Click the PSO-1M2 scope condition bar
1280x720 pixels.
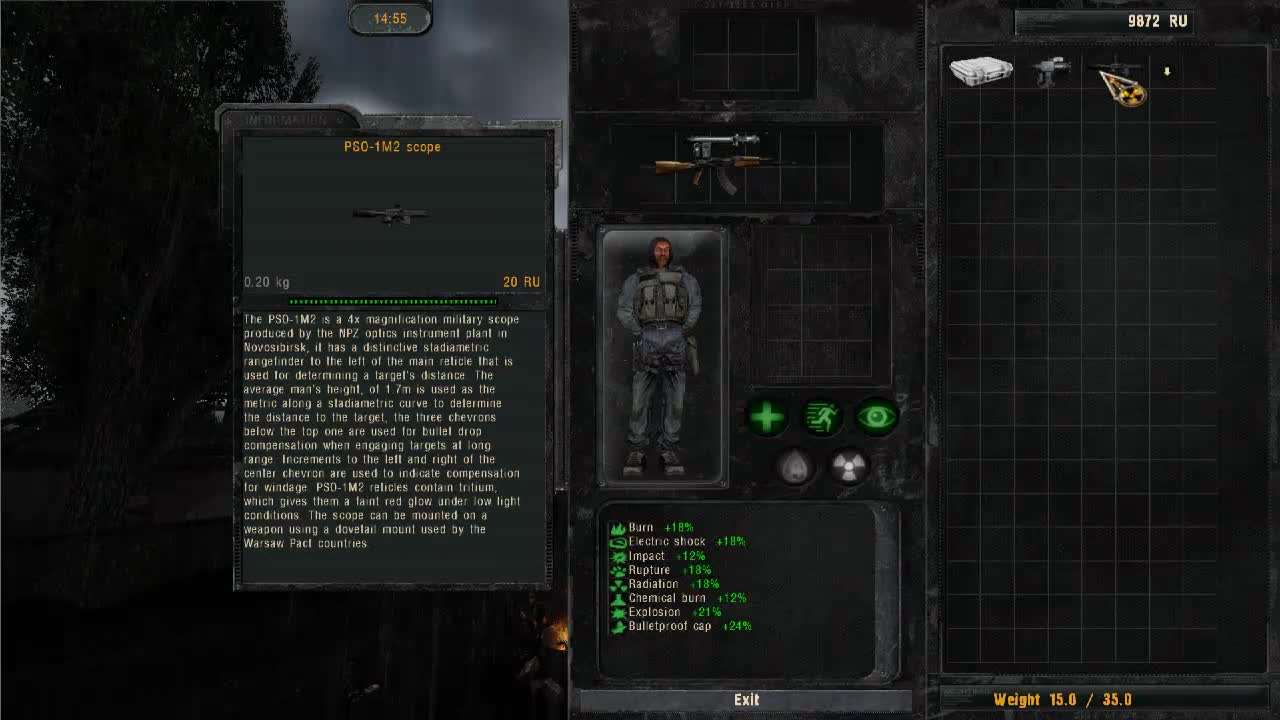[x=390, y=300]
